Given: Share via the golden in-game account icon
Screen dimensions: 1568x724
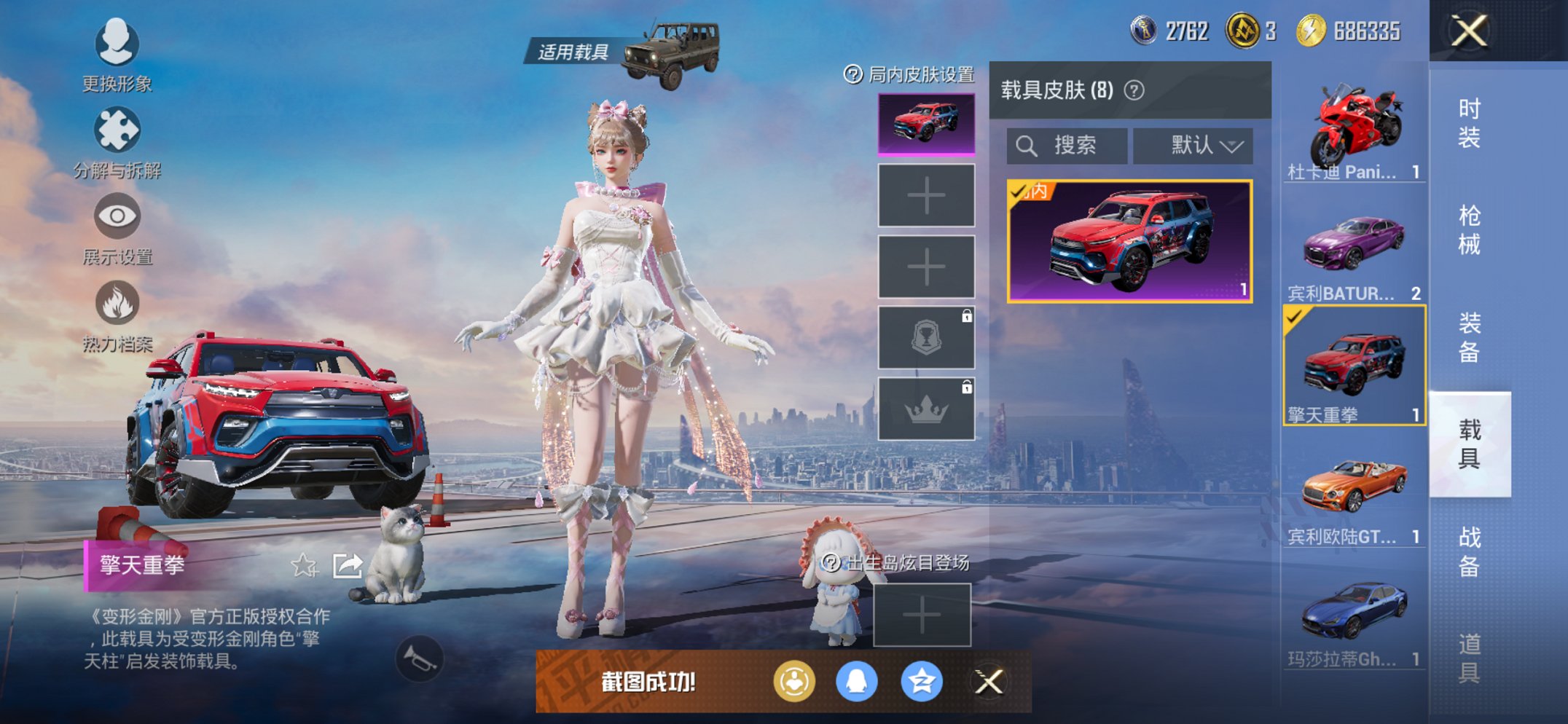Looking at the screenshot, I should click(794, 683).
